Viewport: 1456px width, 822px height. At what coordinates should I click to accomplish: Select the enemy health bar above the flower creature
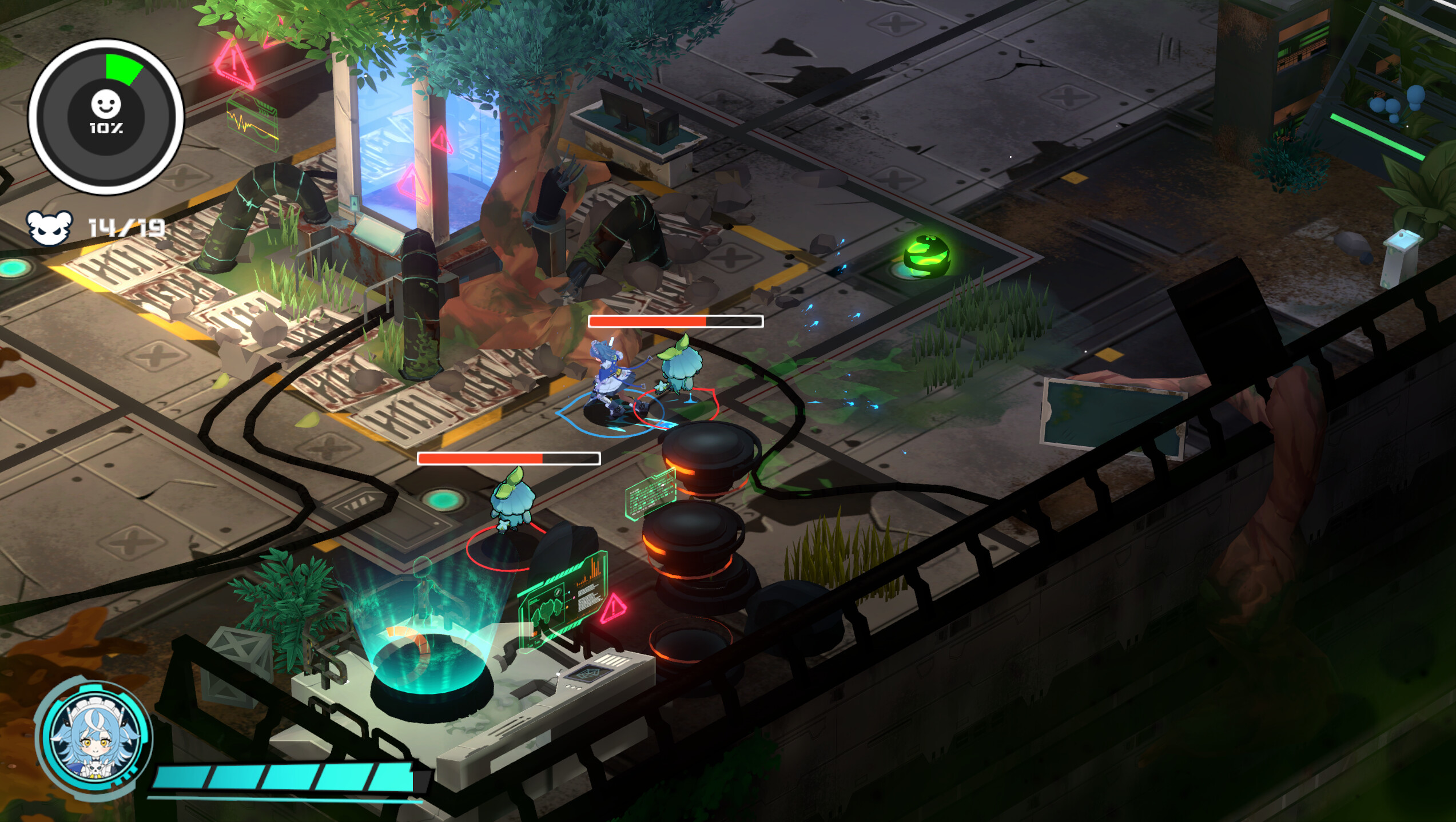[x=675, y=322]
